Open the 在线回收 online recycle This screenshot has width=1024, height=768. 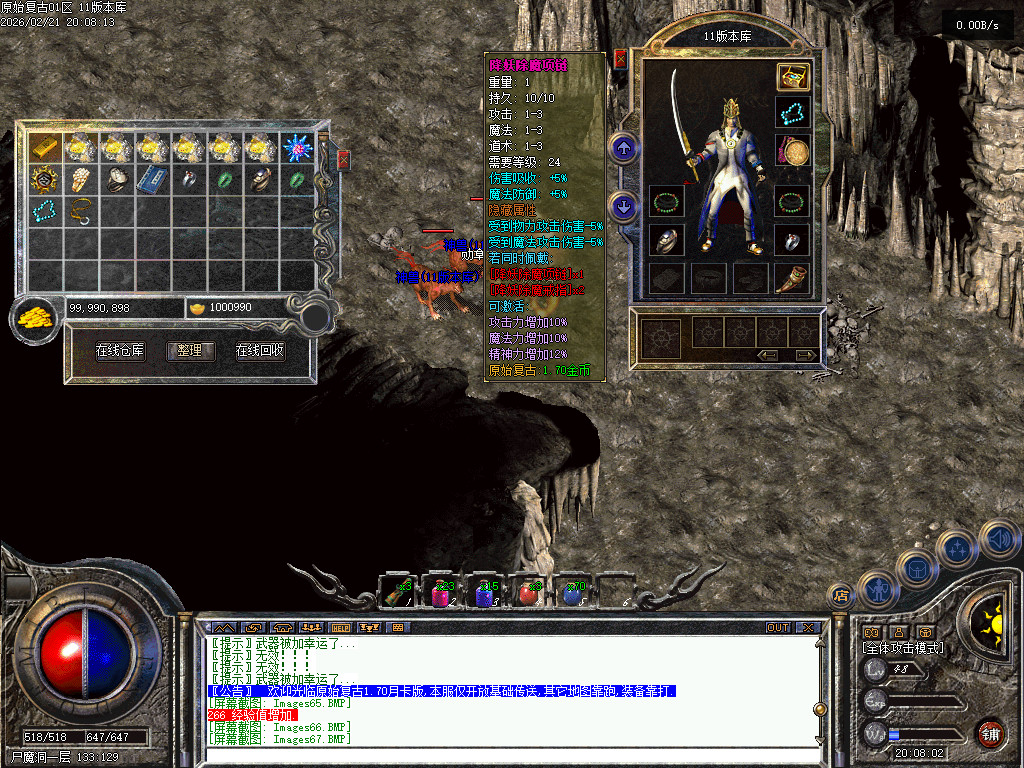click(x=260, y=351)
